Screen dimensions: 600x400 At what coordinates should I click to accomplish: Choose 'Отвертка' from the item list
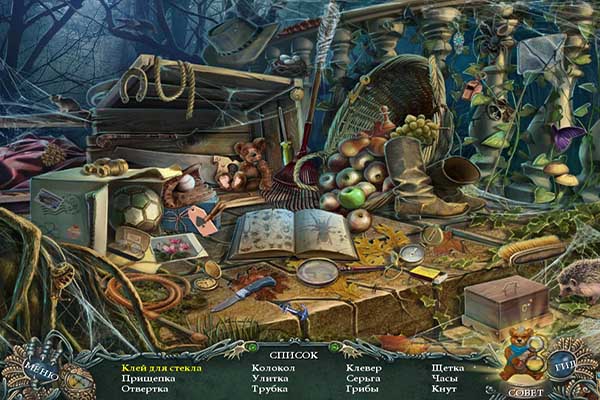coord(145,390)
